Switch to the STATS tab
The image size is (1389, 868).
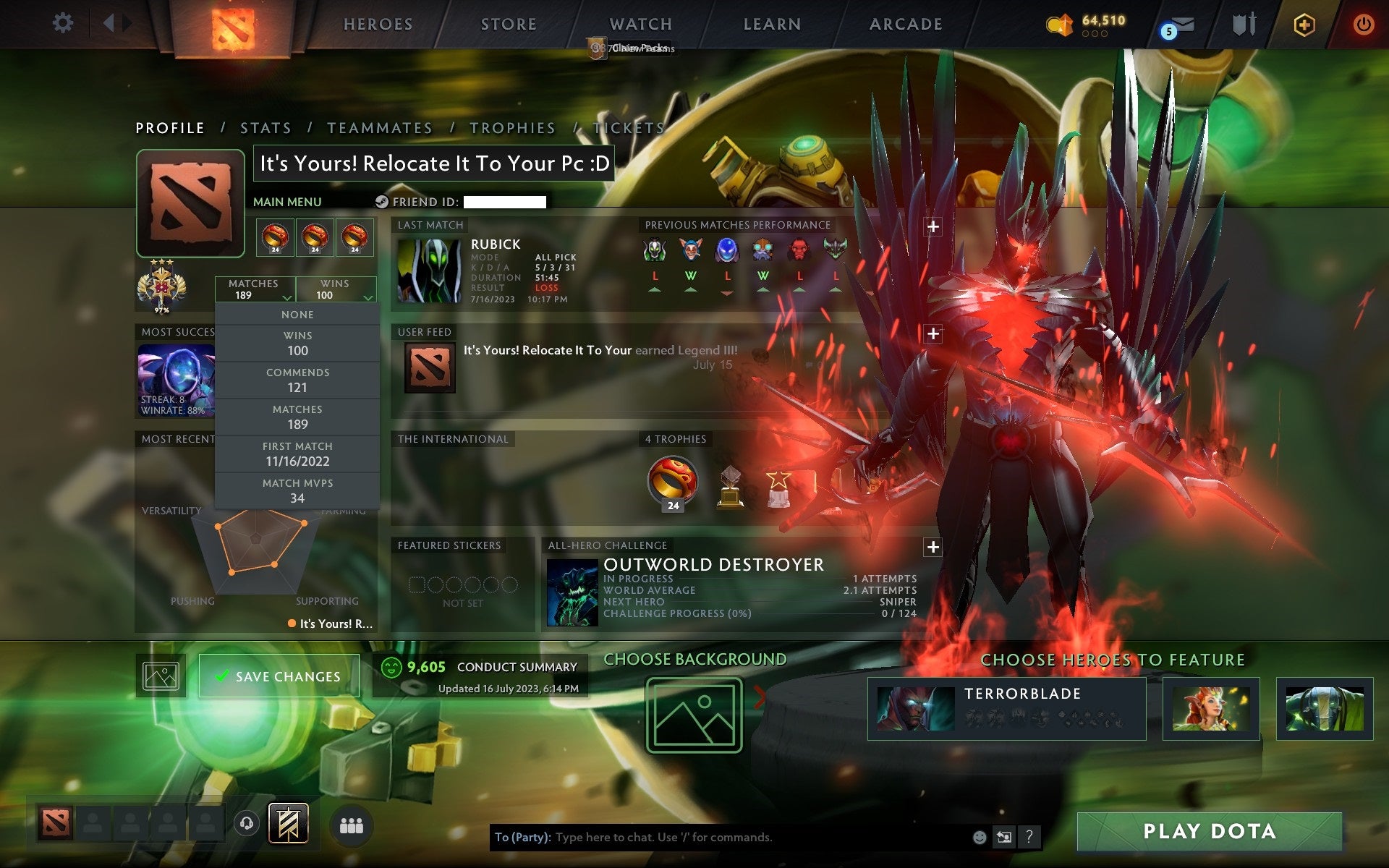266,127
